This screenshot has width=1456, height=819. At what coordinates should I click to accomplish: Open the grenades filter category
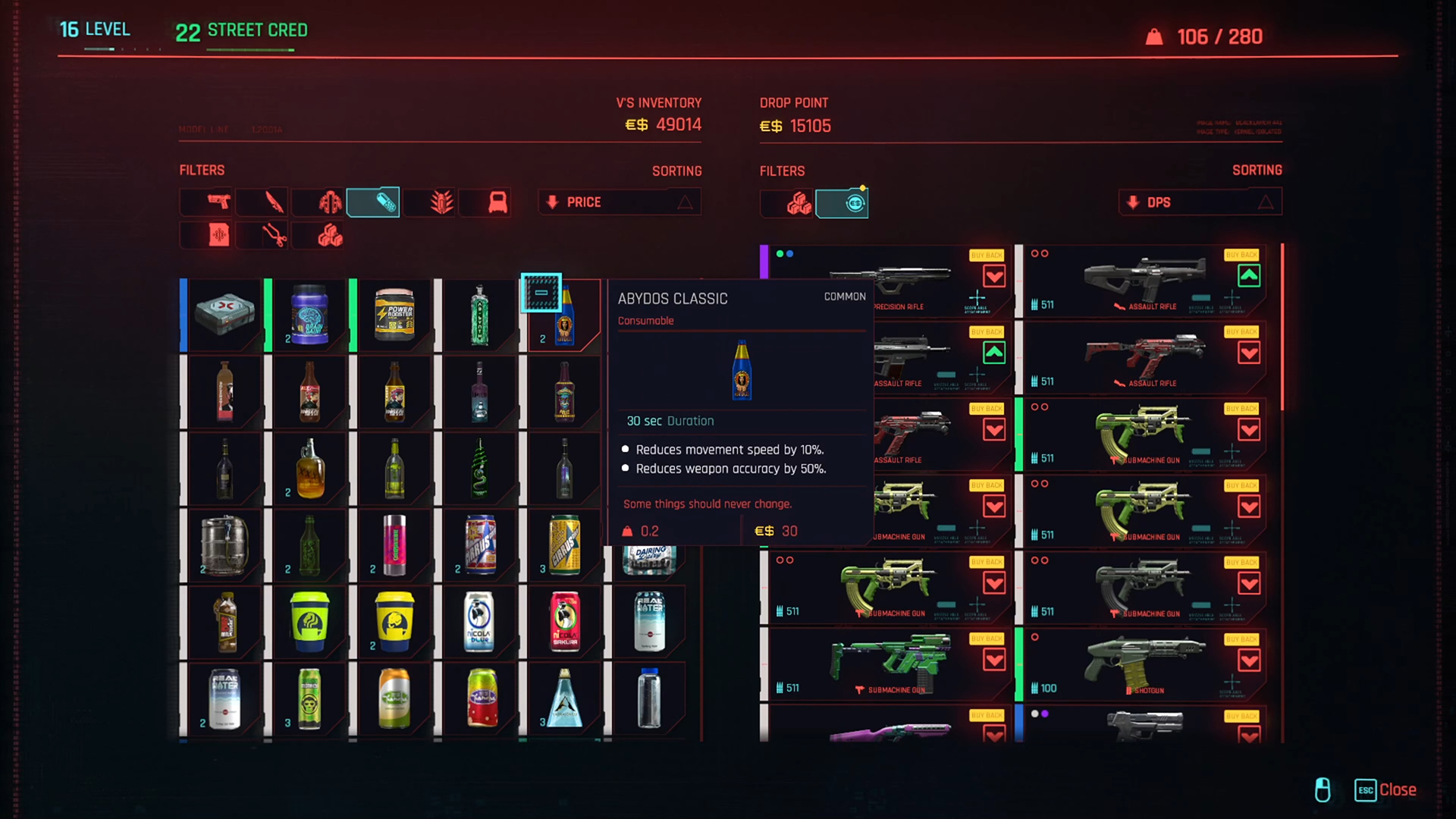429,202
